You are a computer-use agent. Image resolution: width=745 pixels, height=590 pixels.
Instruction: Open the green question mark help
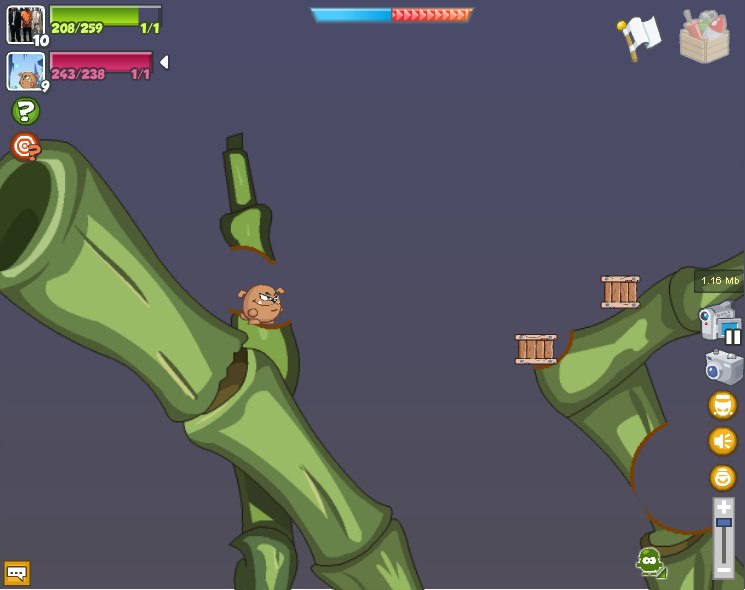point(25,111)
